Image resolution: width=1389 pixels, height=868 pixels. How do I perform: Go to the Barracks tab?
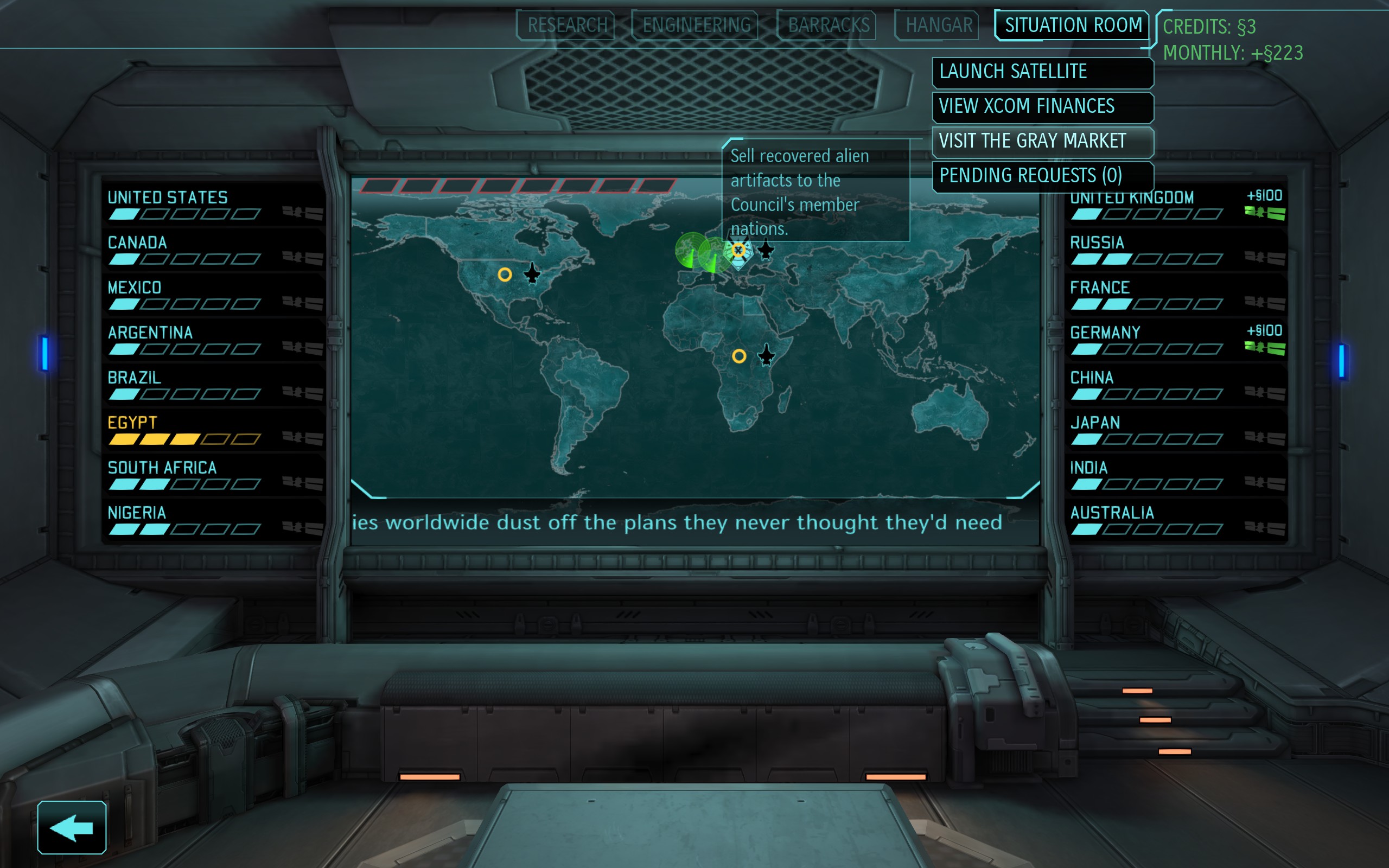[827, 25]
